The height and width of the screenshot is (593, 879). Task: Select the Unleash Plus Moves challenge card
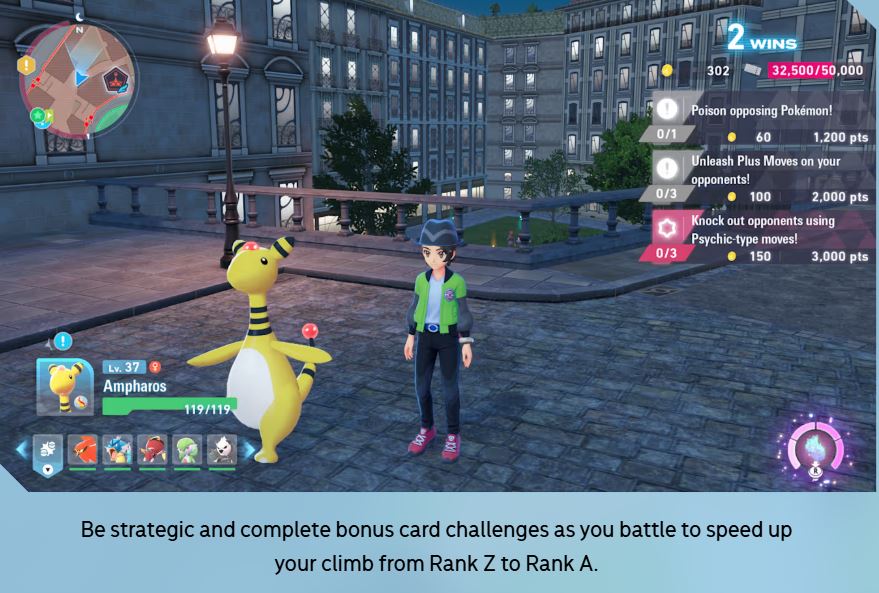pyautogui.click(x=760, y=176)
